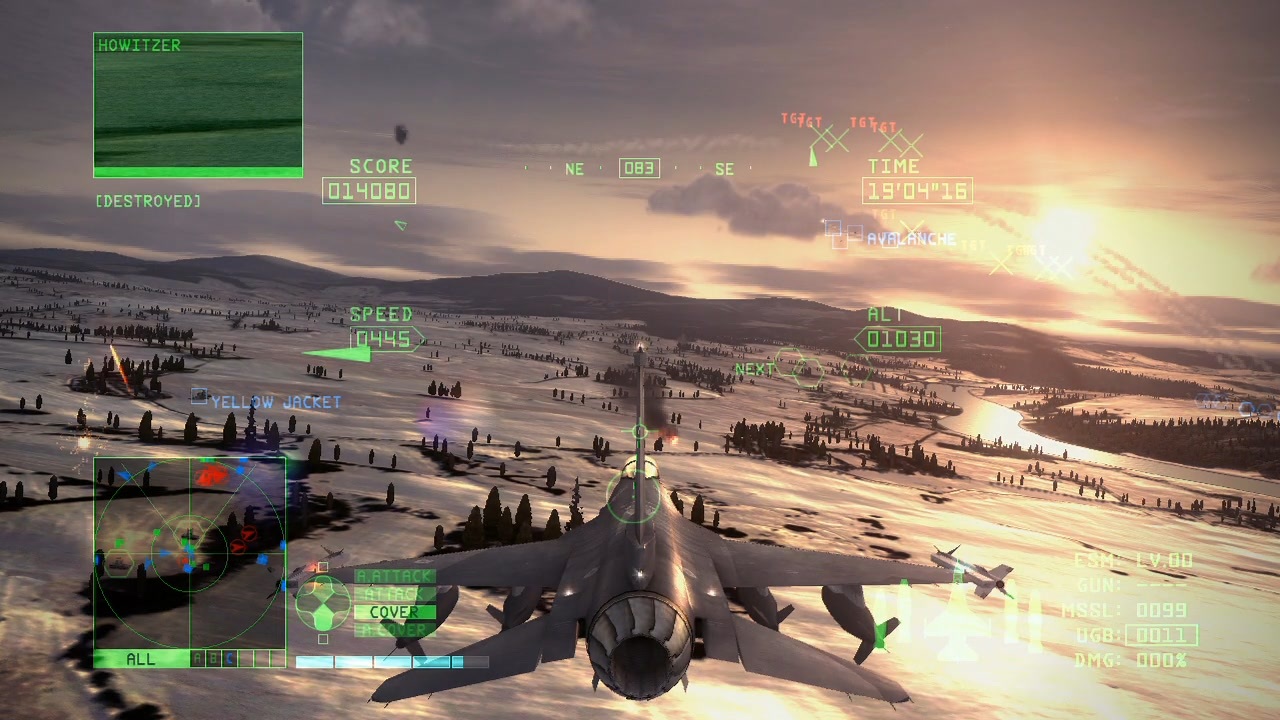The width and height of the screenshot is (1280, 720).
Task: Select the green friendly base hexagon on radar
Action: (119, 562)
